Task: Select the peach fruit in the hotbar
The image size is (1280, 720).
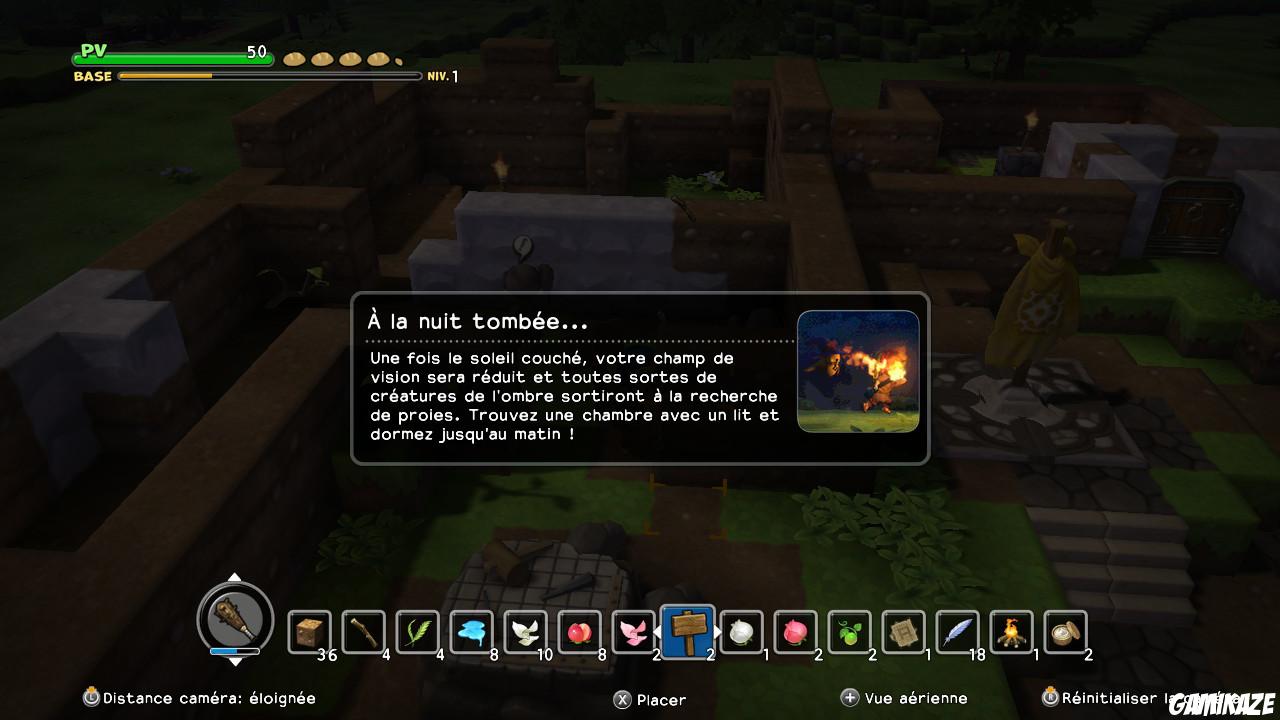Action: [579, 632]
